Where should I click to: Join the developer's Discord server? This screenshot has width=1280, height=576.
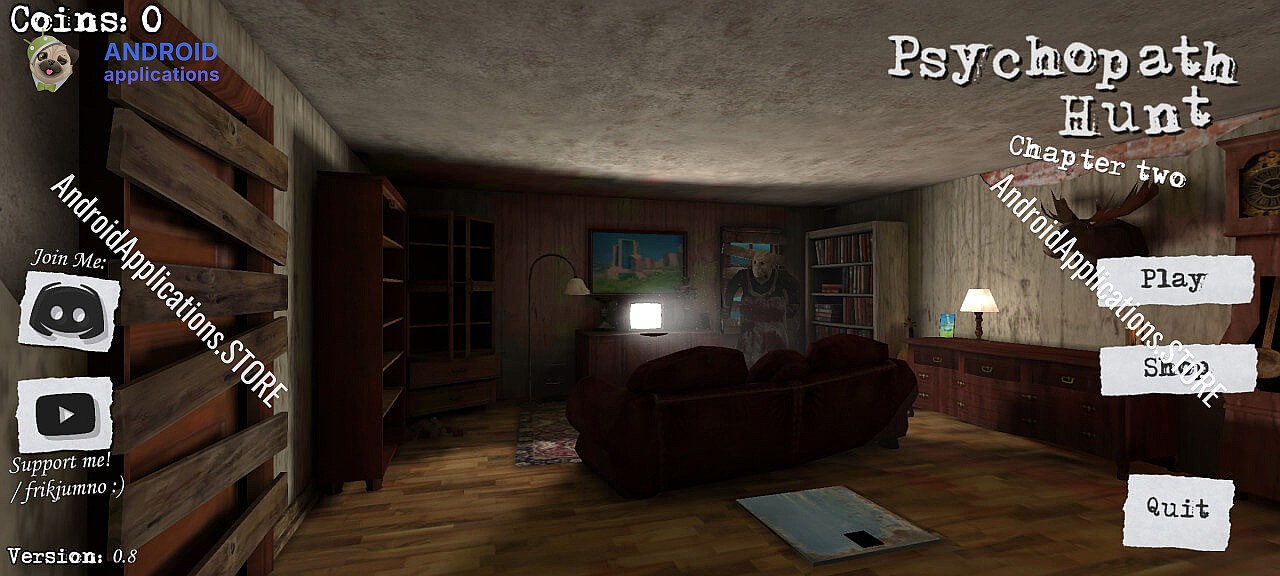click(x=69, y=312)
